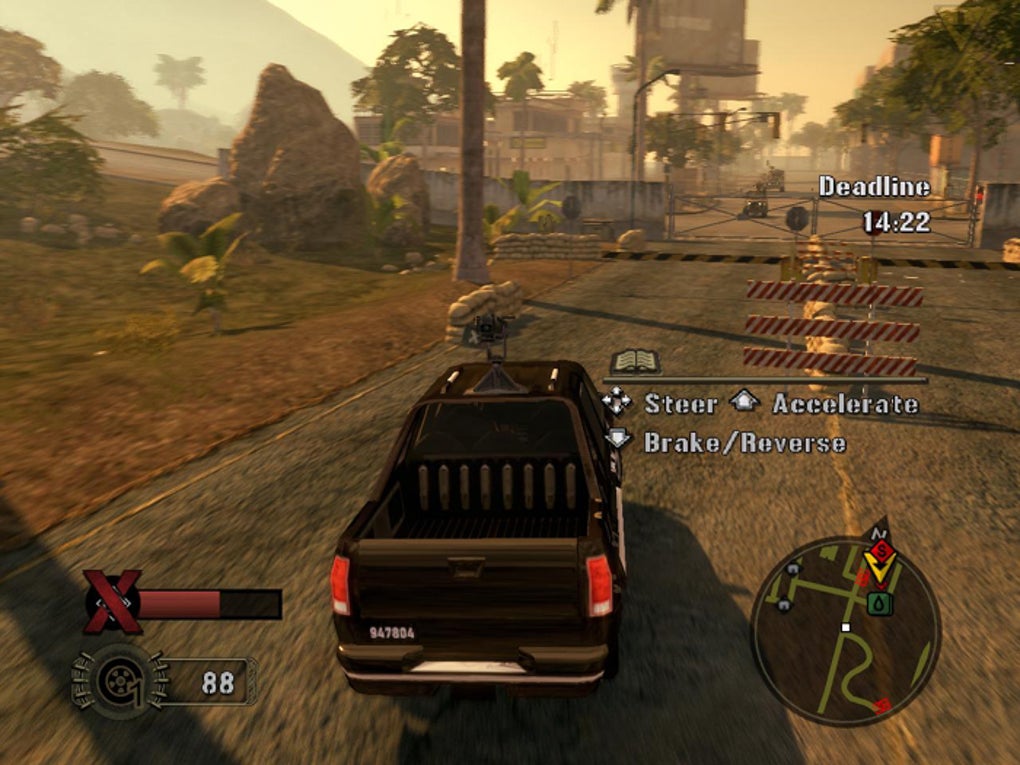1020x765 pixels.
Task: Click the circular minimap
Action: 845,630
